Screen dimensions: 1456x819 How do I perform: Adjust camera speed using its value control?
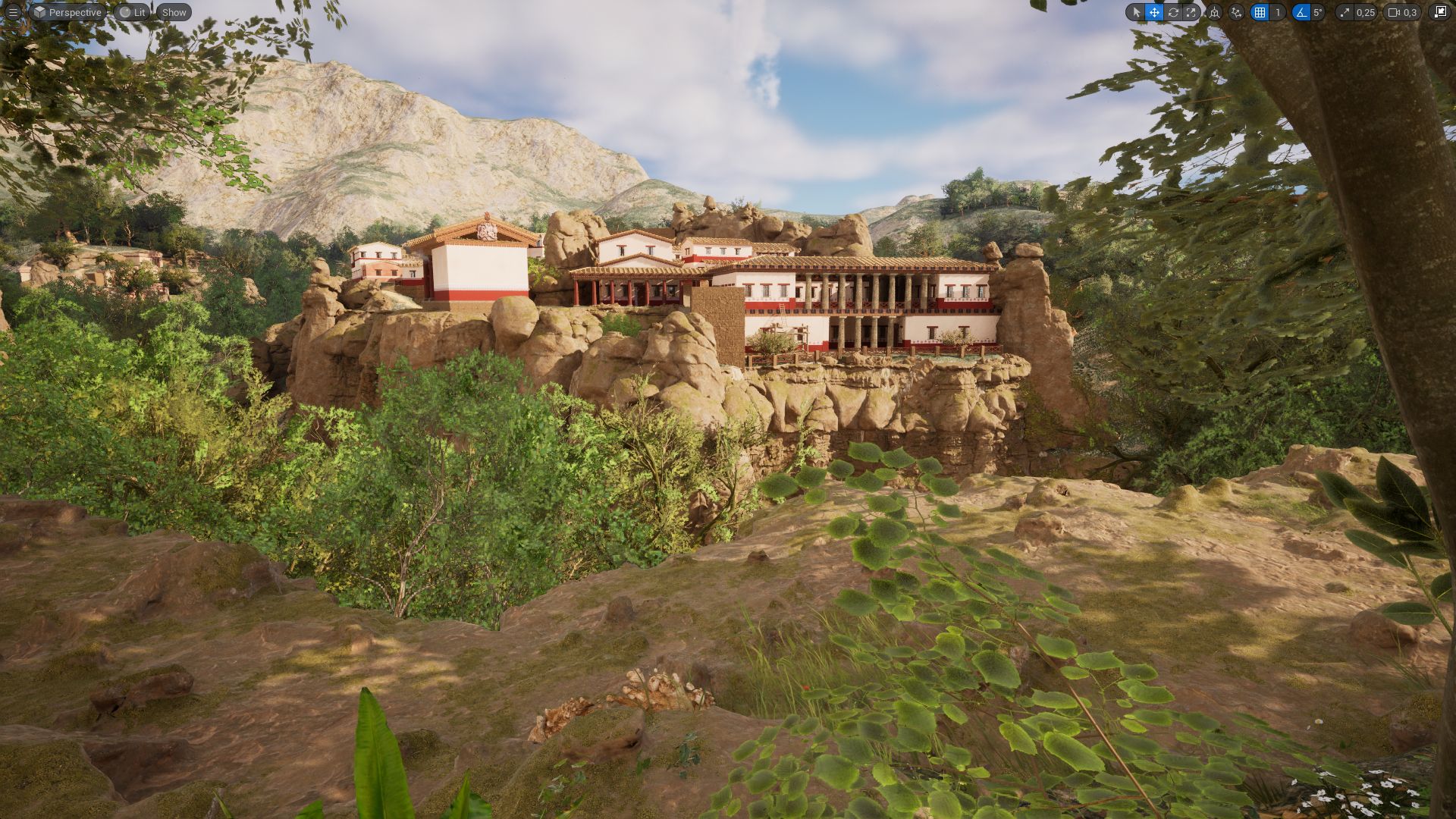1410,12
